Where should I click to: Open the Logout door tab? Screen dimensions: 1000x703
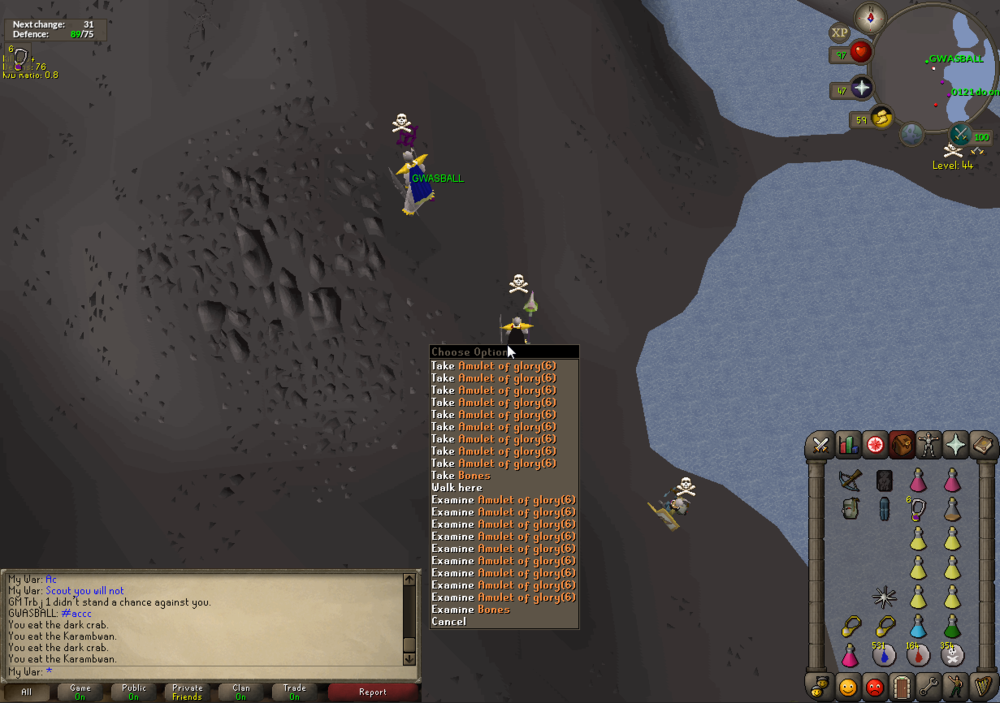902,687
